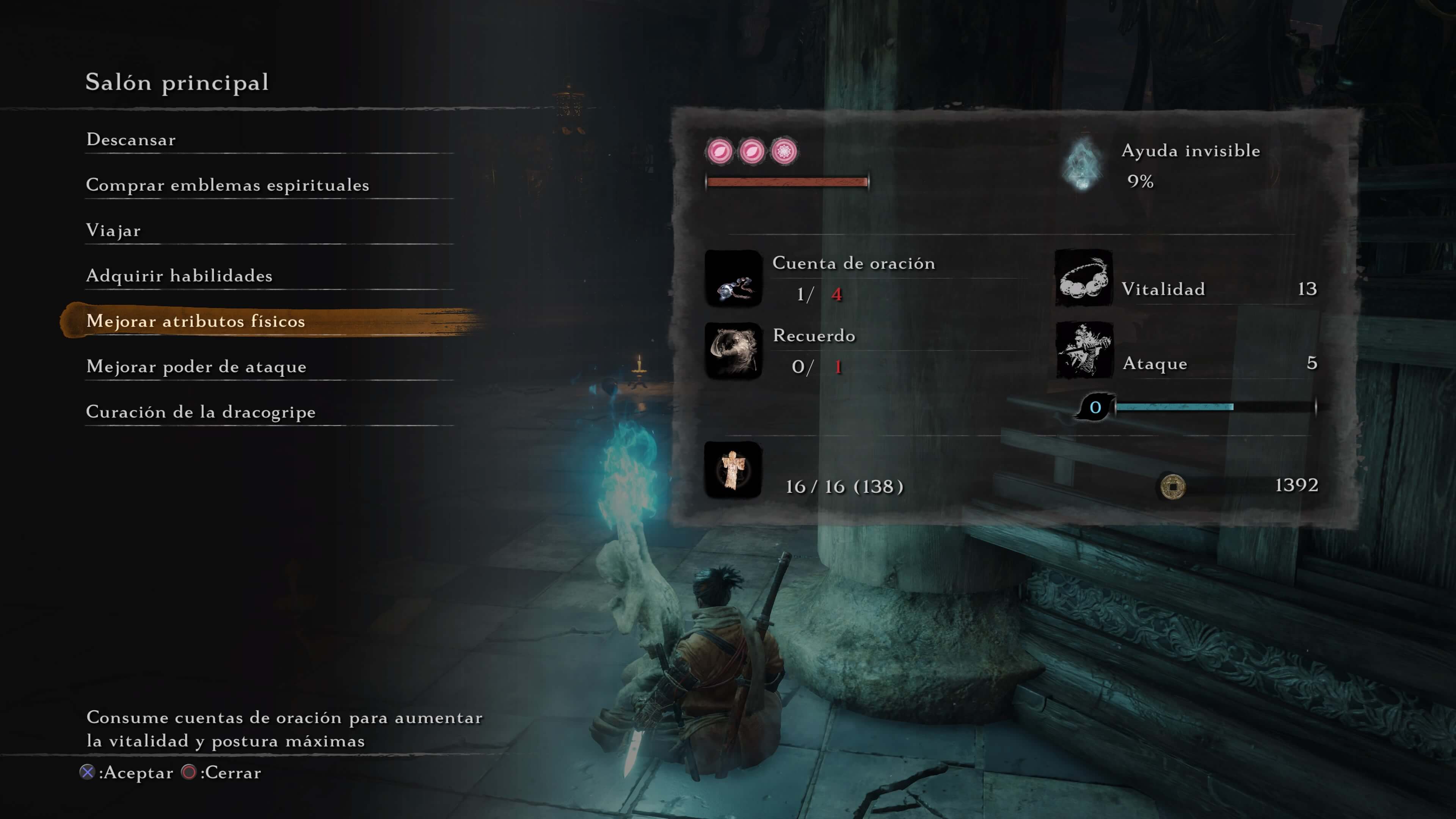Click Mejorar poder de ataque
Image resolution: width=1456 pixels, height=819 pixels.
196,367
